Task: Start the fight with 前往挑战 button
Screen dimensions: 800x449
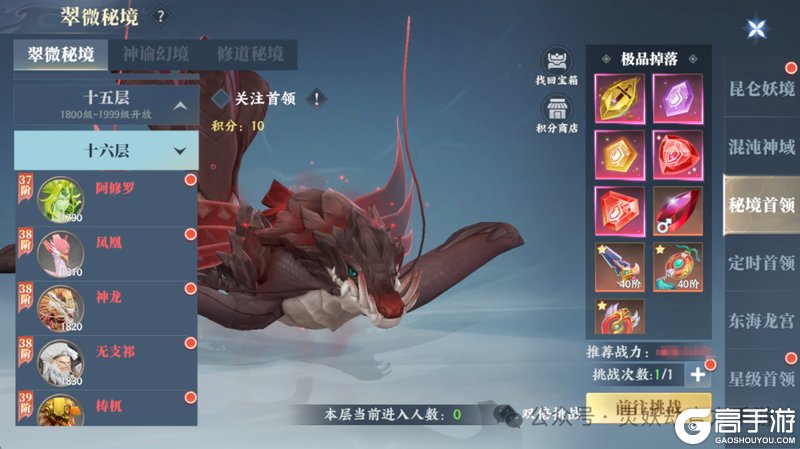Action: click(648, 409)
